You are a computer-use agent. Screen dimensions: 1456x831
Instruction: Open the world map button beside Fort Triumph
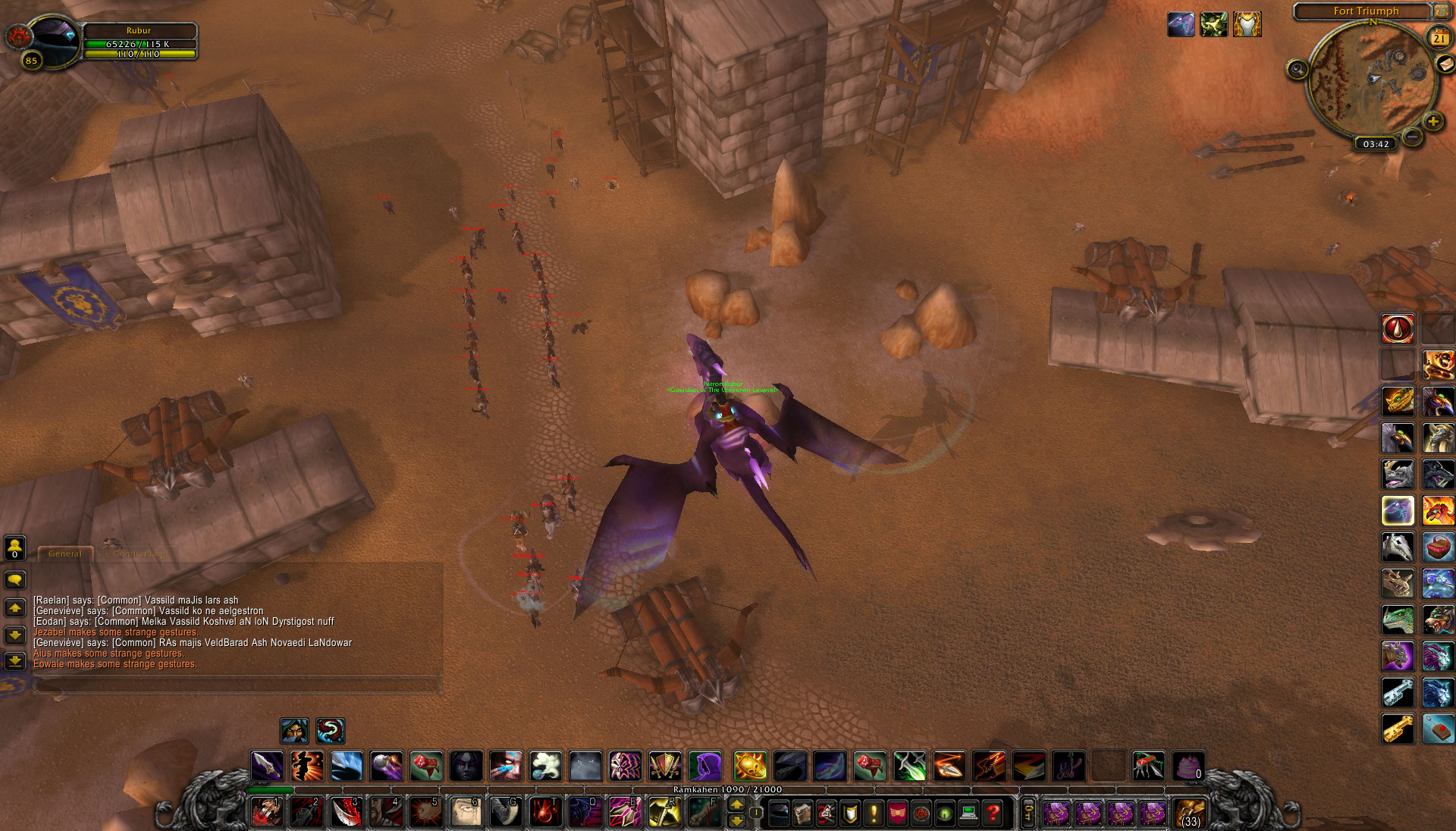(1441, 11)
